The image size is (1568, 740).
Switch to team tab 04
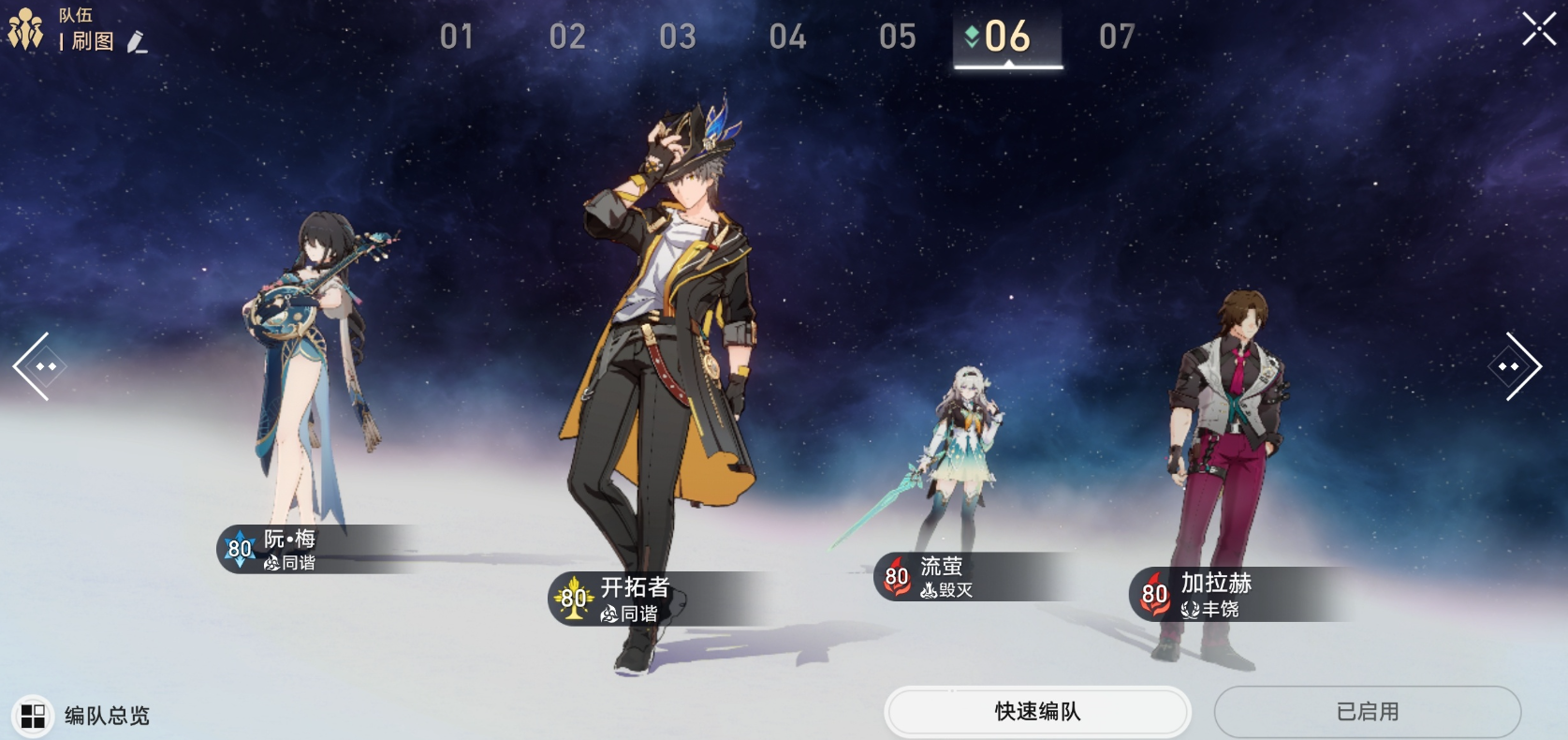point(787,37)
